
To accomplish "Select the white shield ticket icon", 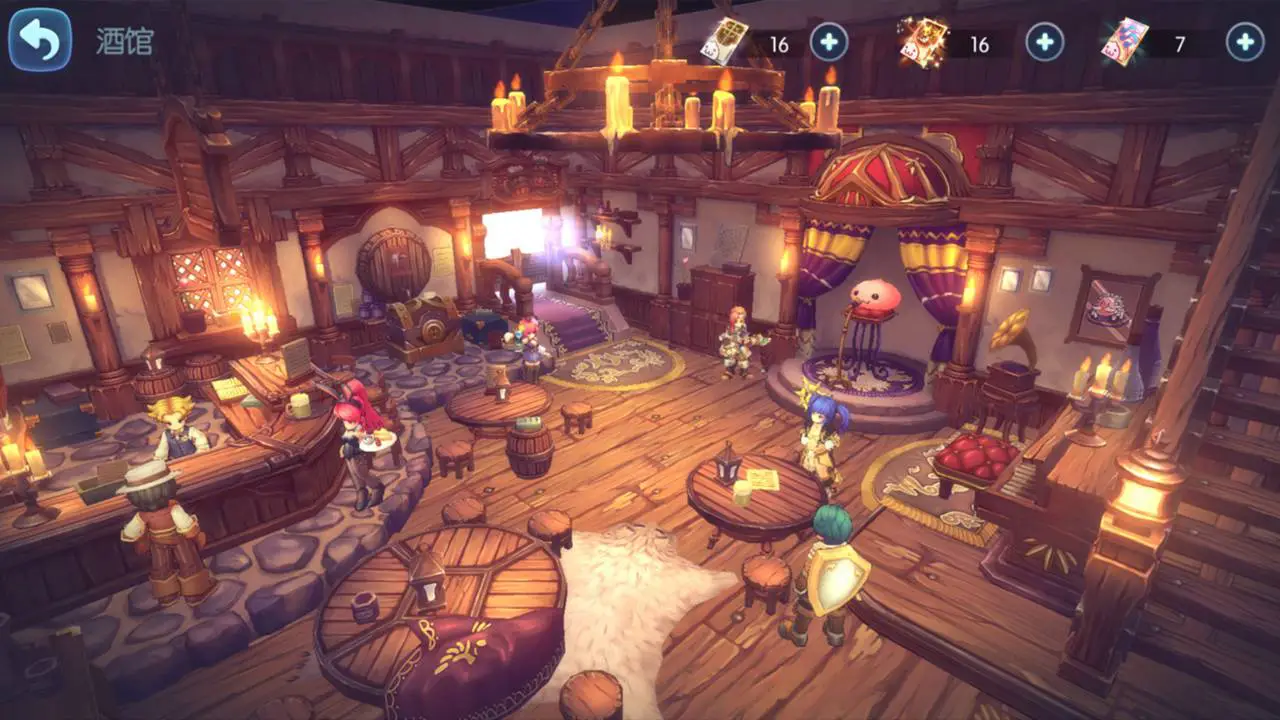I will click(724, 42).
